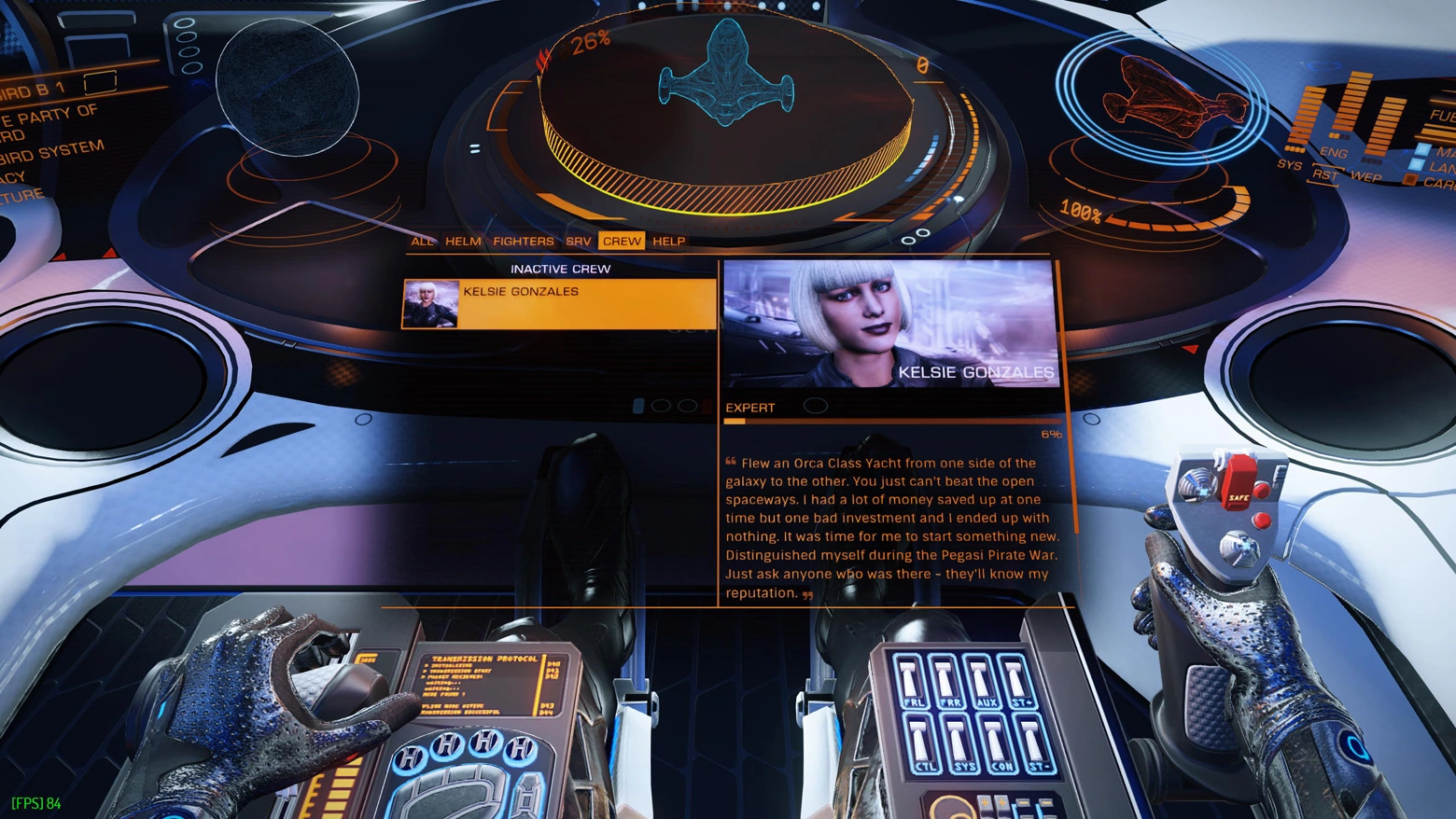Click the RST reset control near the pips
The image size is (1456, 819).
tap(1326, 174)
